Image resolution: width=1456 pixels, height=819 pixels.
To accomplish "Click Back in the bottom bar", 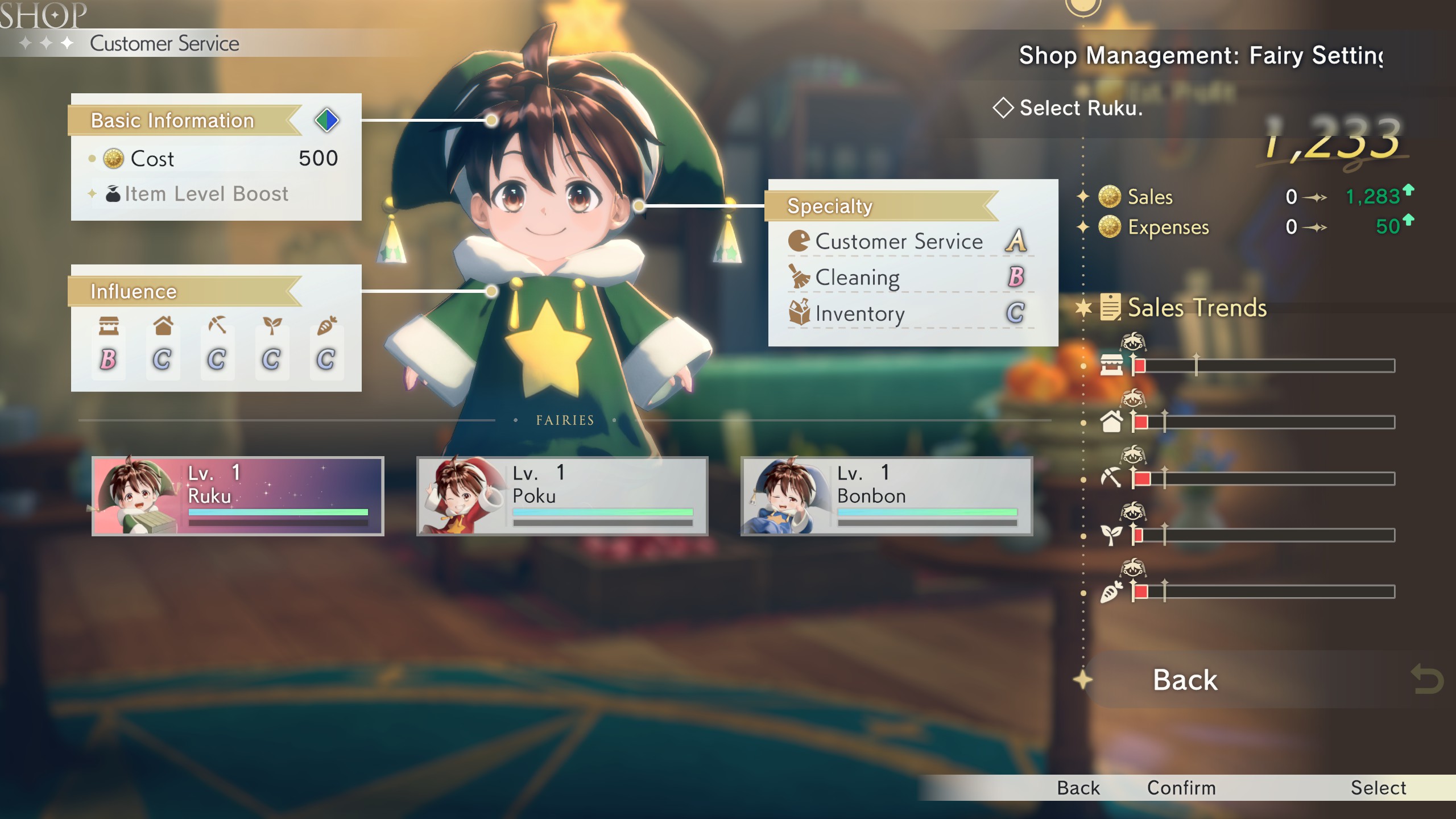I will coord(1078,788).
